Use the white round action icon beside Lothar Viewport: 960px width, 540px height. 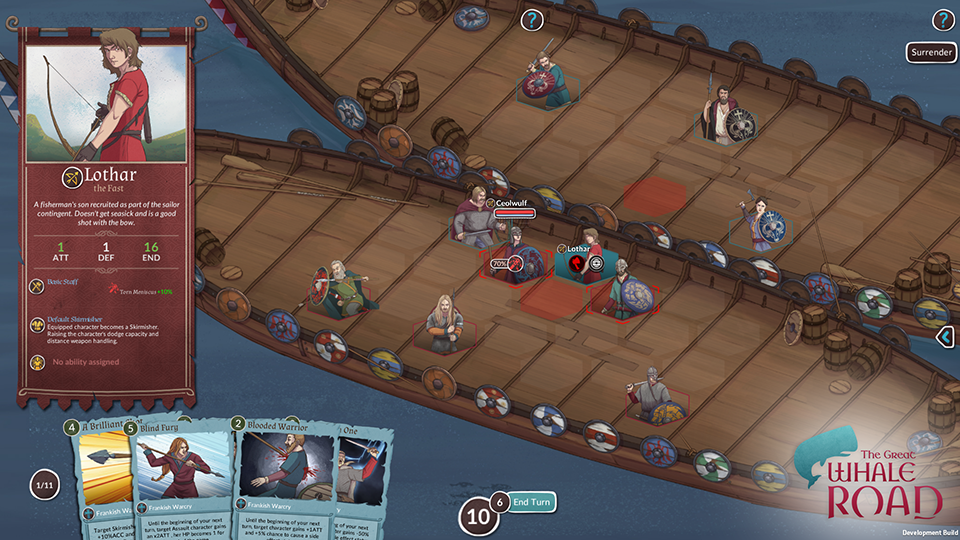coord(597,264)
